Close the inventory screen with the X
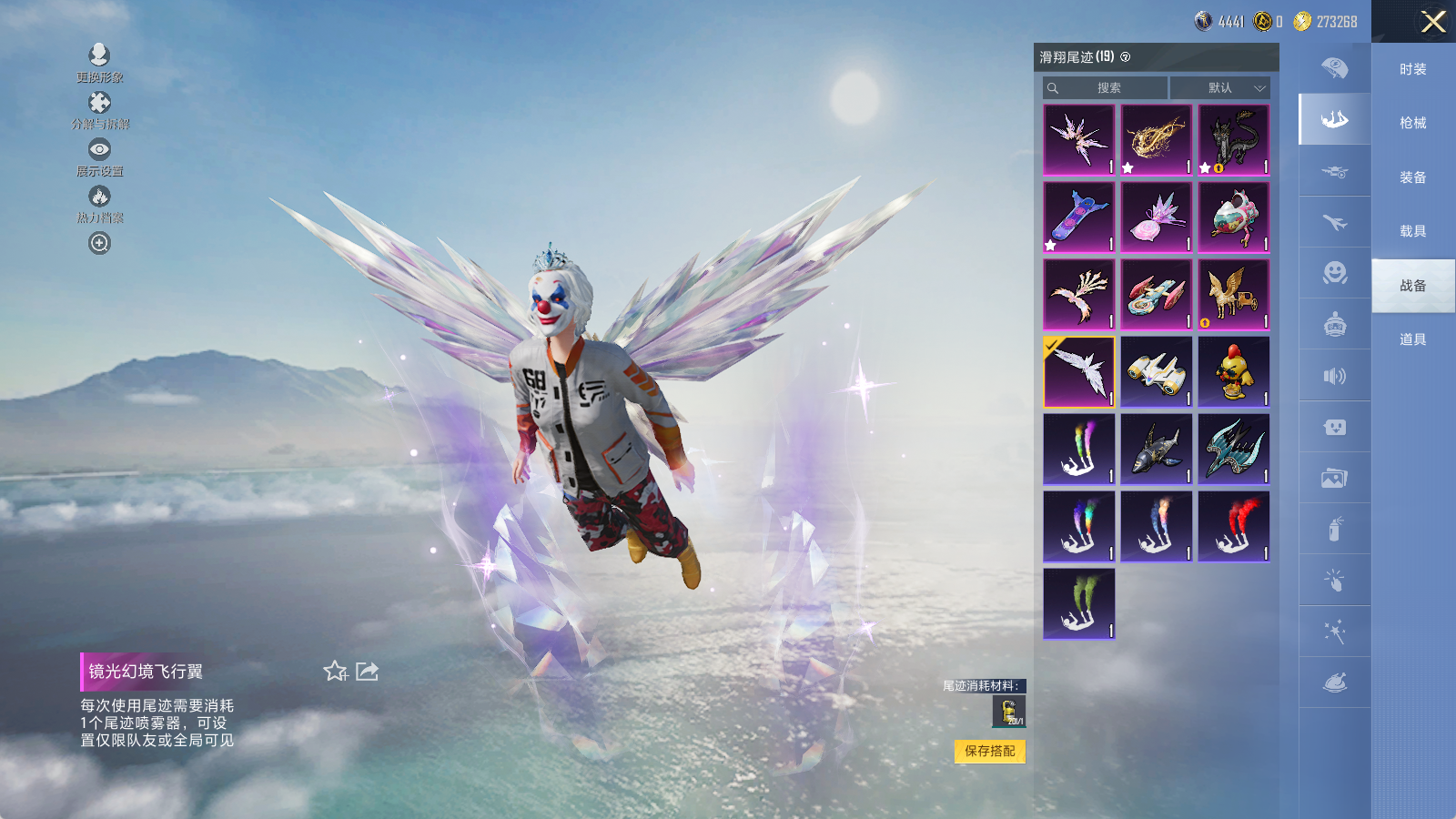This screenshot has width=1456, height=819. tap(1433, 22)
